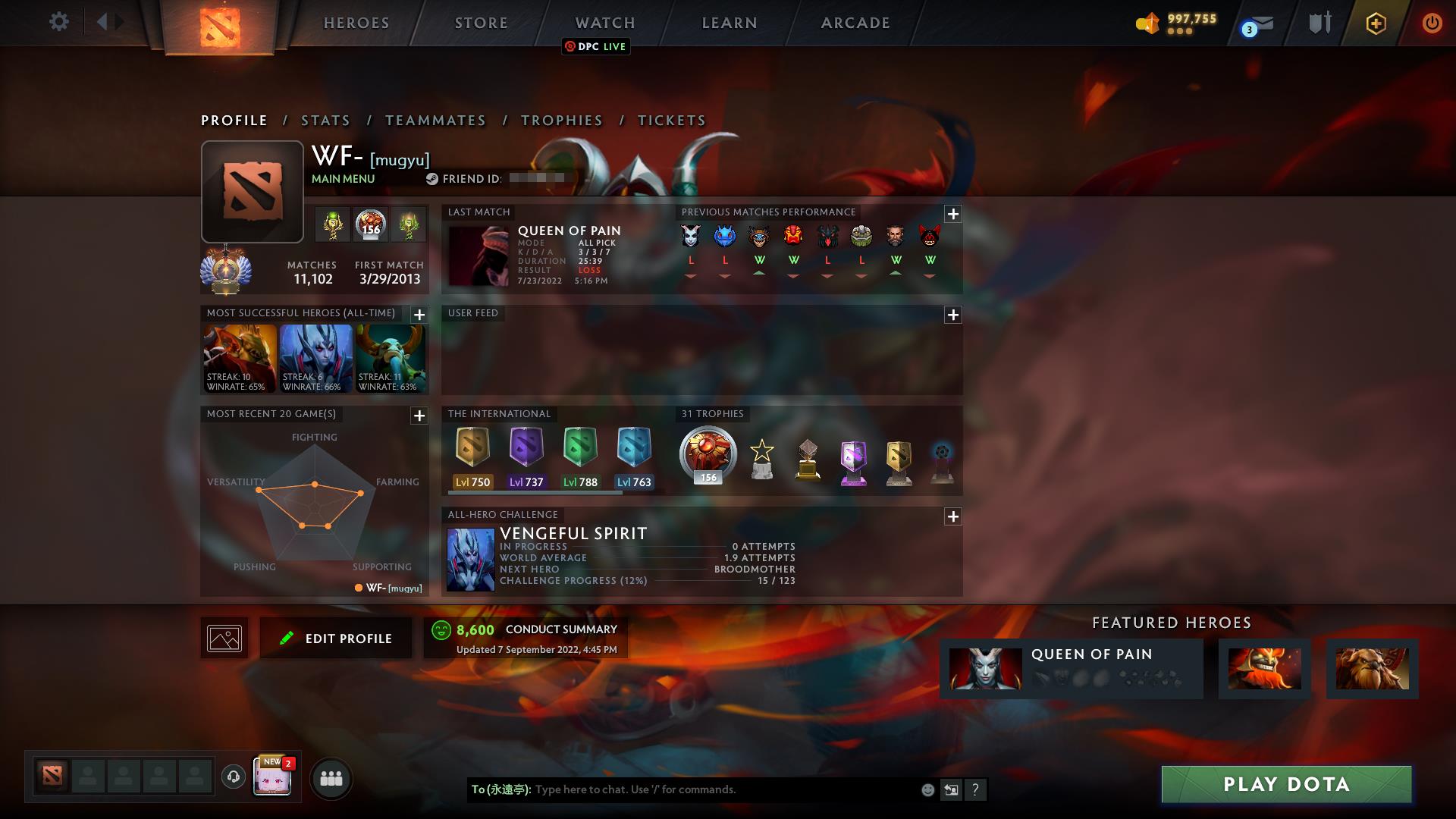Image resolution: width=1456 pixels, height=819 pixels.
Task: Expand Previous Matches Performance with the plus button
Action: [953, 215]
